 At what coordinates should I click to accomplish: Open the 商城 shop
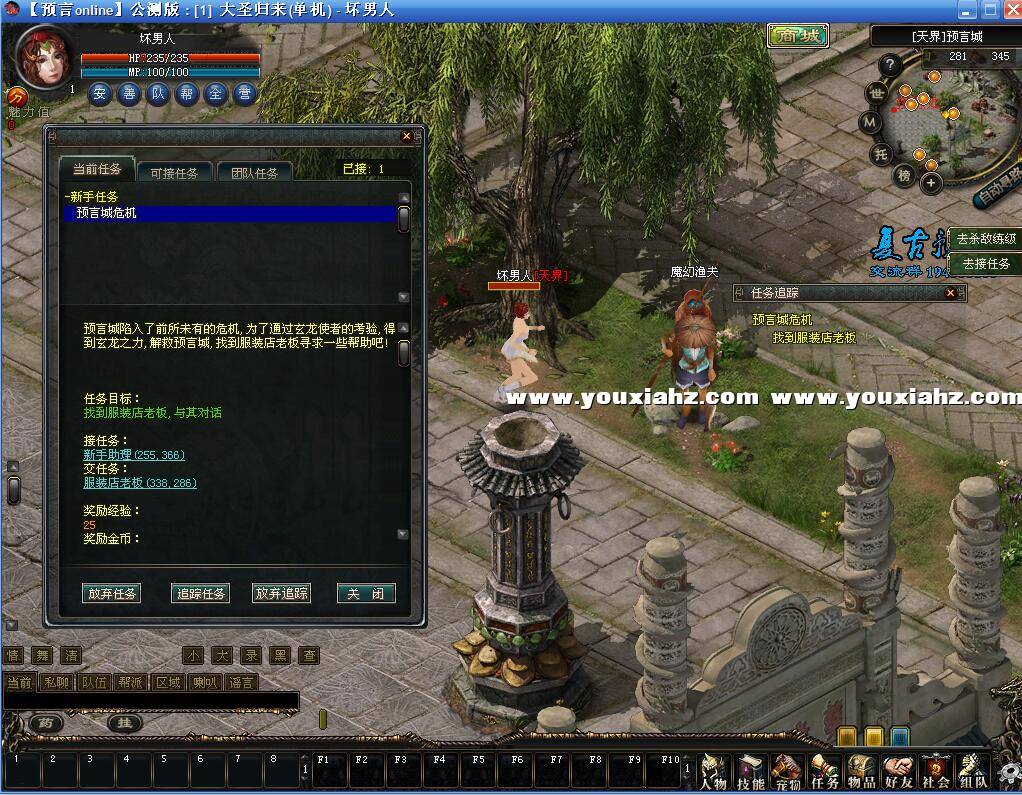tap(798, 36)
